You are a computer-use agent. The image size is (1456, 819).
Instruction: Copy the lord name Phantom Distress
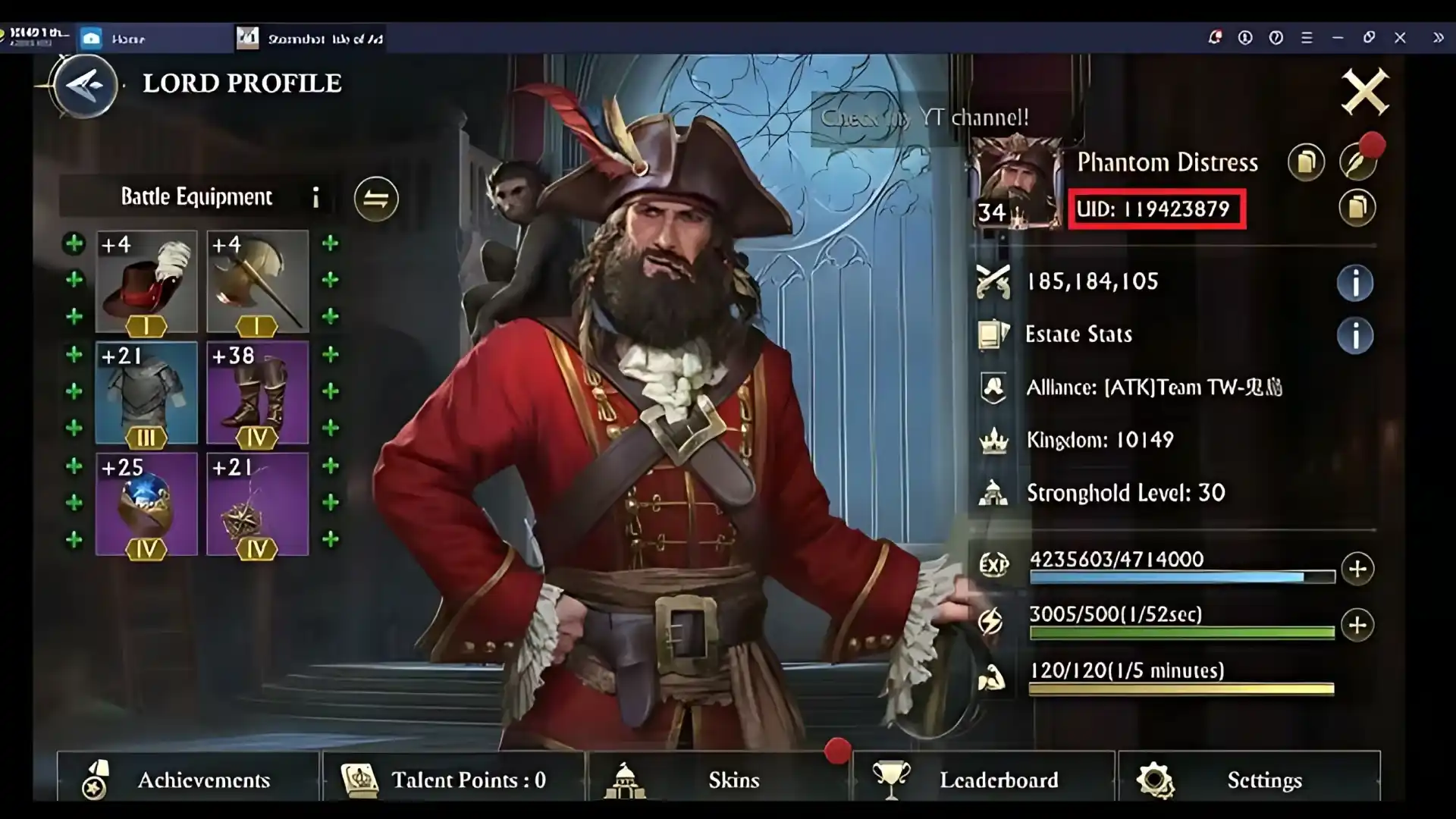tap(1306, 162)
